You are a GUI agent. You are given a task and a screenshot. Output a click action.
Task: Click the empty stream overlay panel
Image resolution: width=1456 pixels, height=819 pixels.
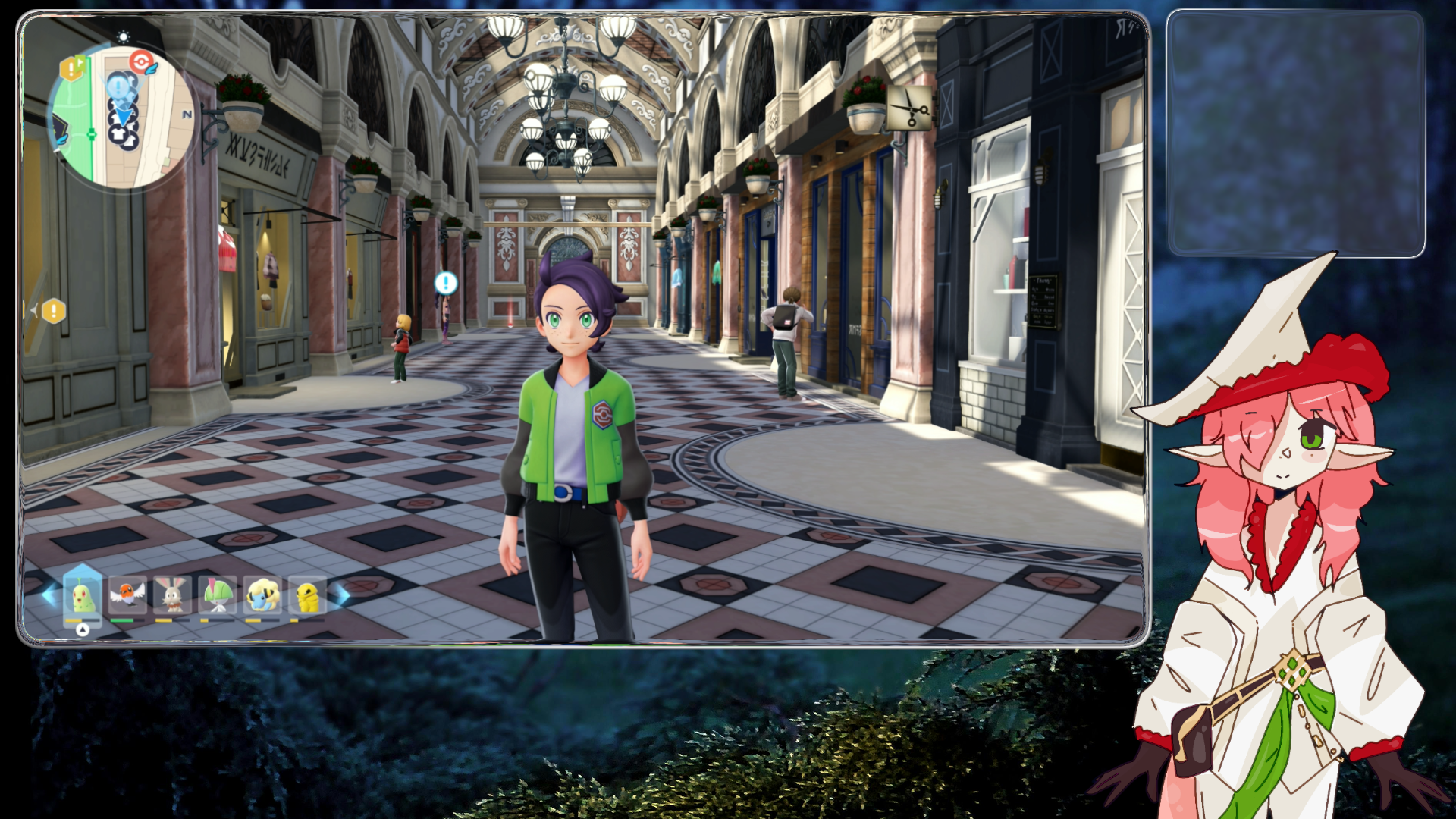pyautogui.click(x=1295, y=133)
